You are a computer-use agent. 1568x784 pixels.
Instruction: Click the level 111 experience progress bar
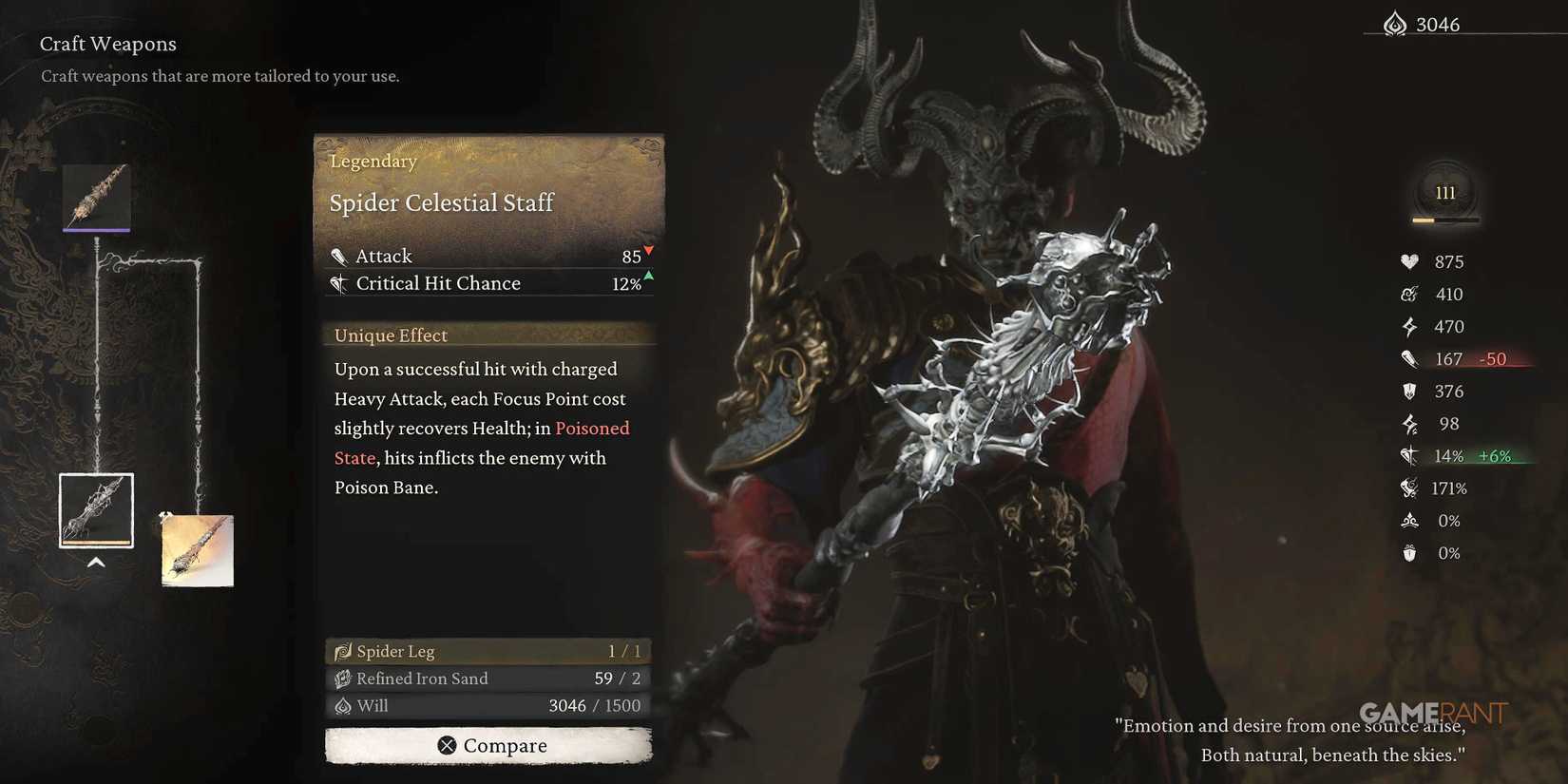1444,220
